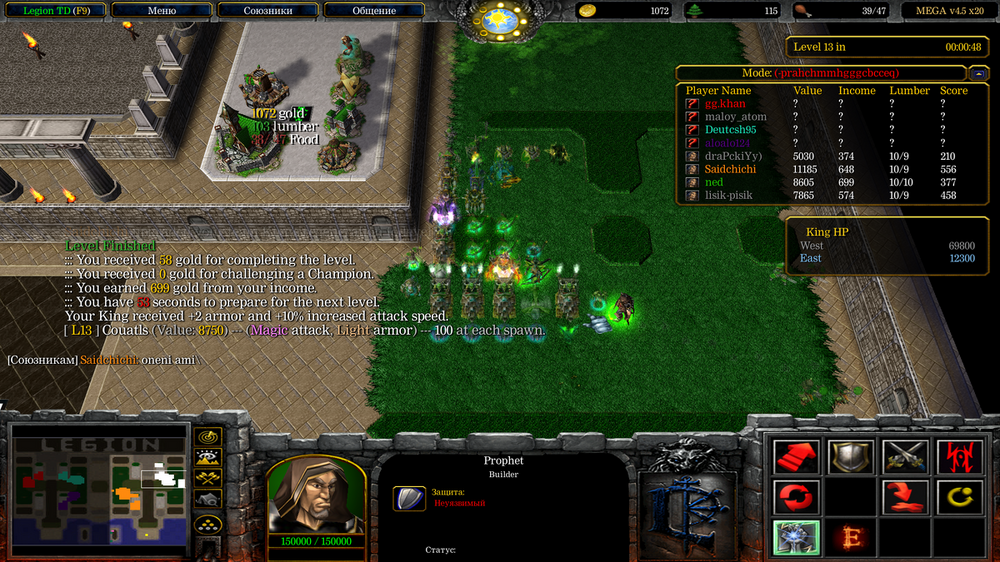The width and height of the screenshot is (1000, 562).
Task: Click the red stair-arrow command icon
Action: (797, 457)
